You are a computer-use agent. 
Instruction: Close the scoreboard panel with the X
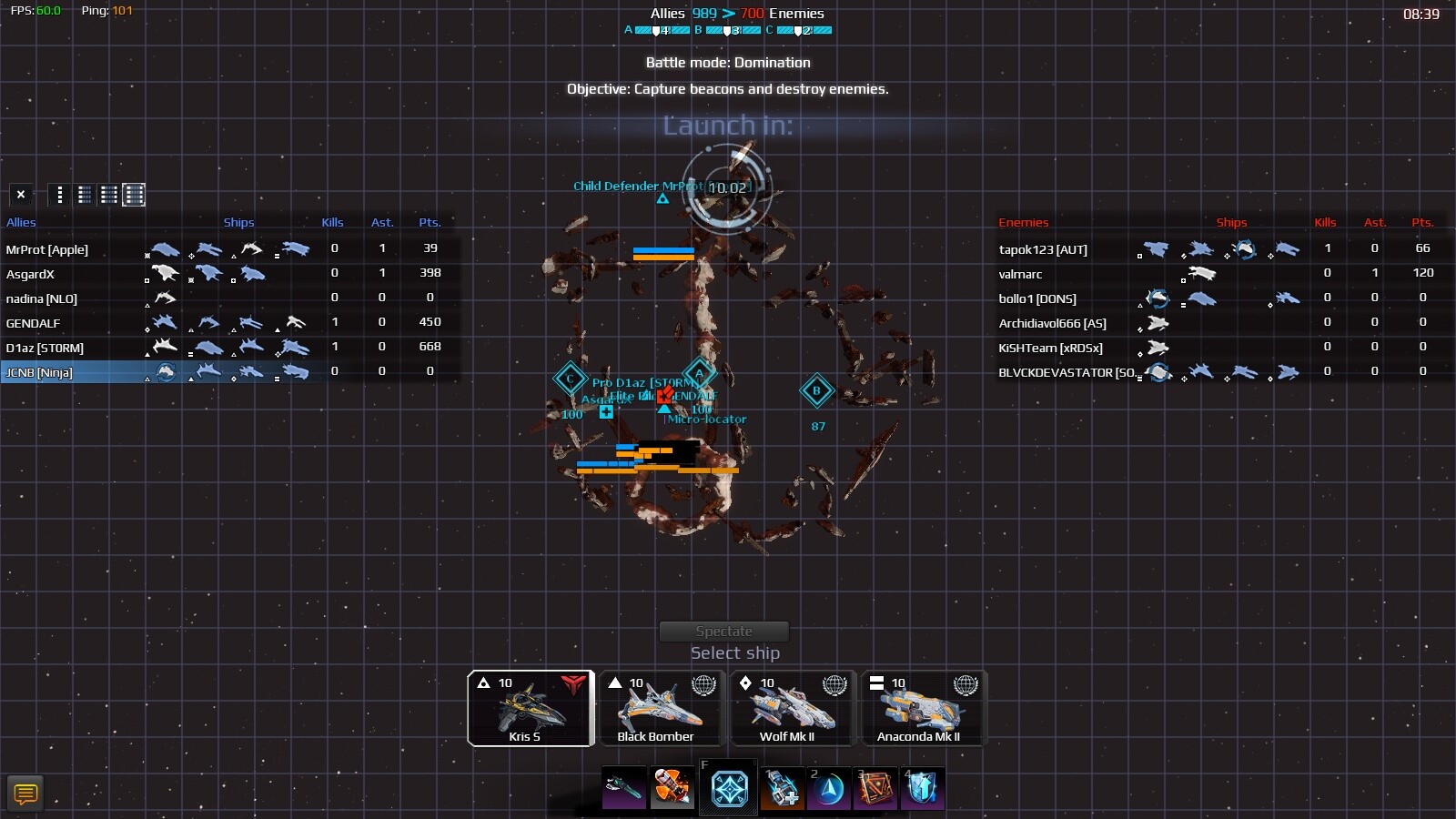tap(21, 194)
